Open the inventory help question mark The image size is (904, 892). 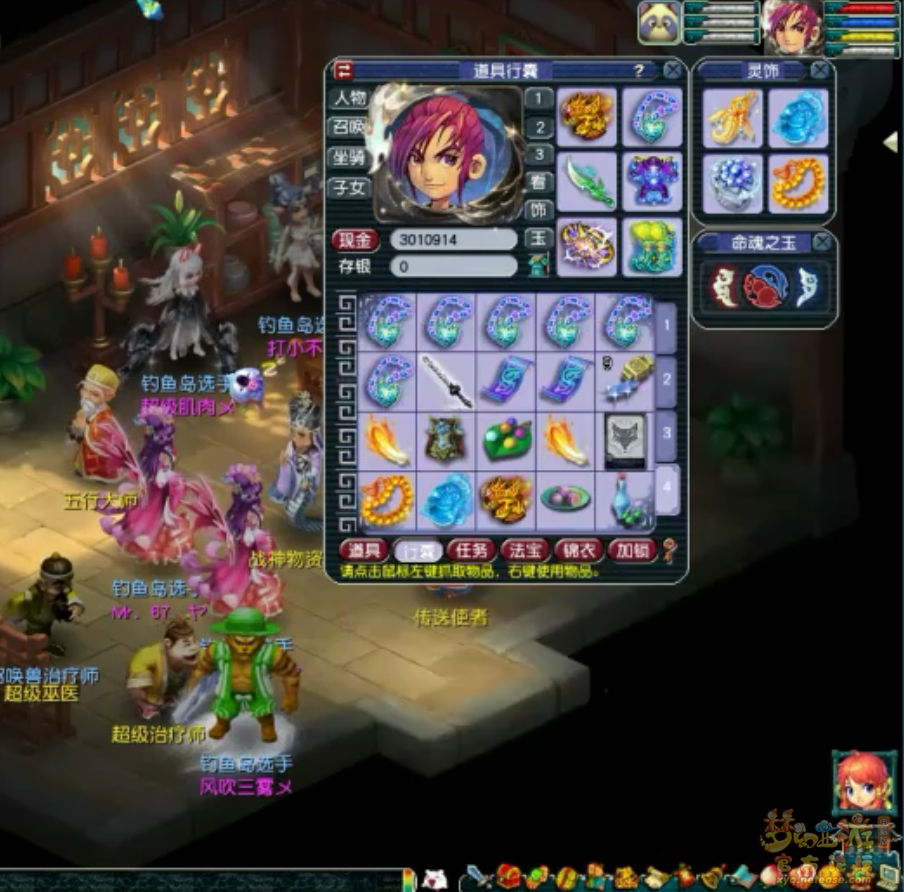coord(639,71)
